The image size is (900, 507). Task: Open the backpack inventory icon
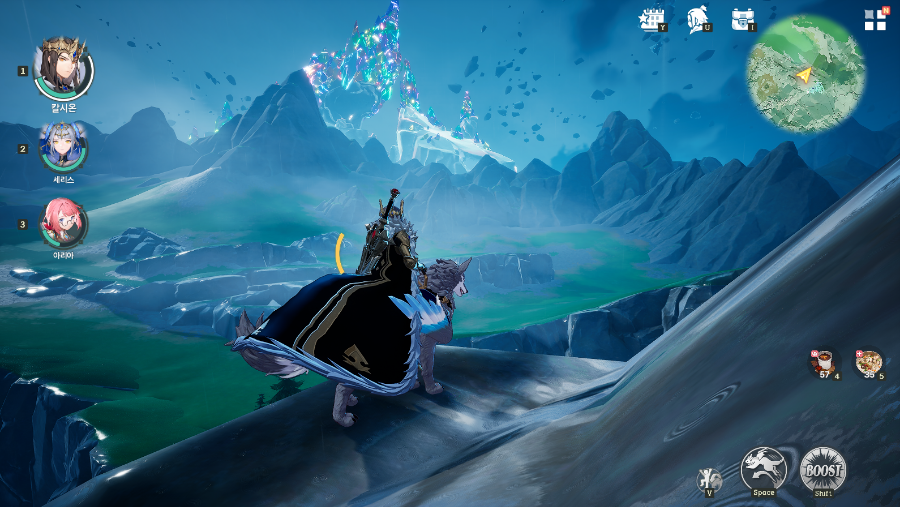coord(742,19)
